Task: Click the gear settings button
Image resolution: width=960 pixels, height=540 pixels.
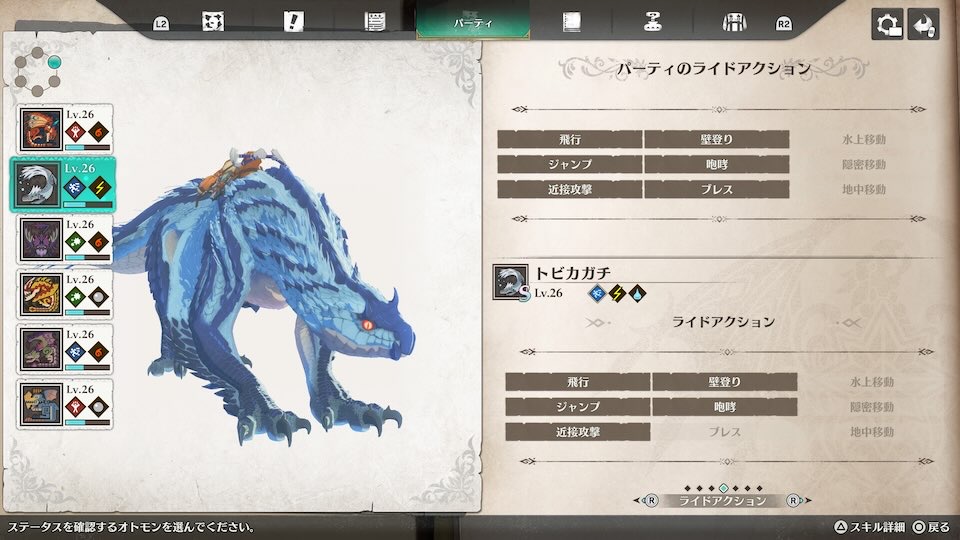Action: pos(887,25)
